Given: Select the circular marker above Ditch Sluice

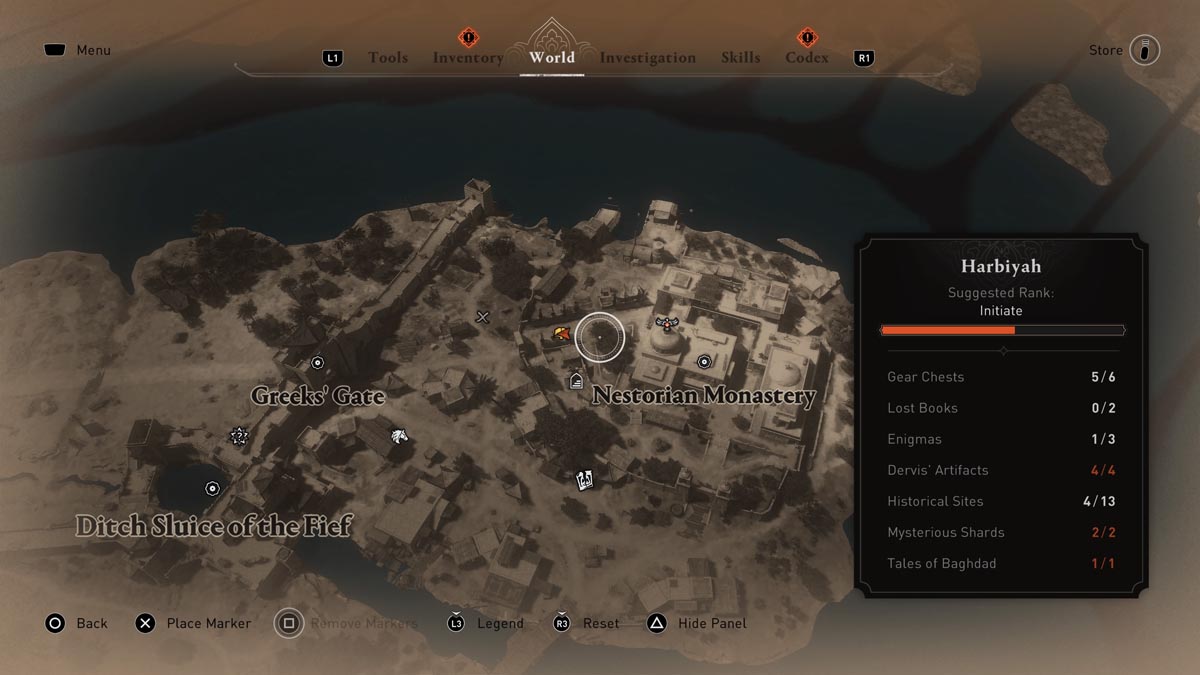Looking at the screenshot, I should (x=212, y=488).
